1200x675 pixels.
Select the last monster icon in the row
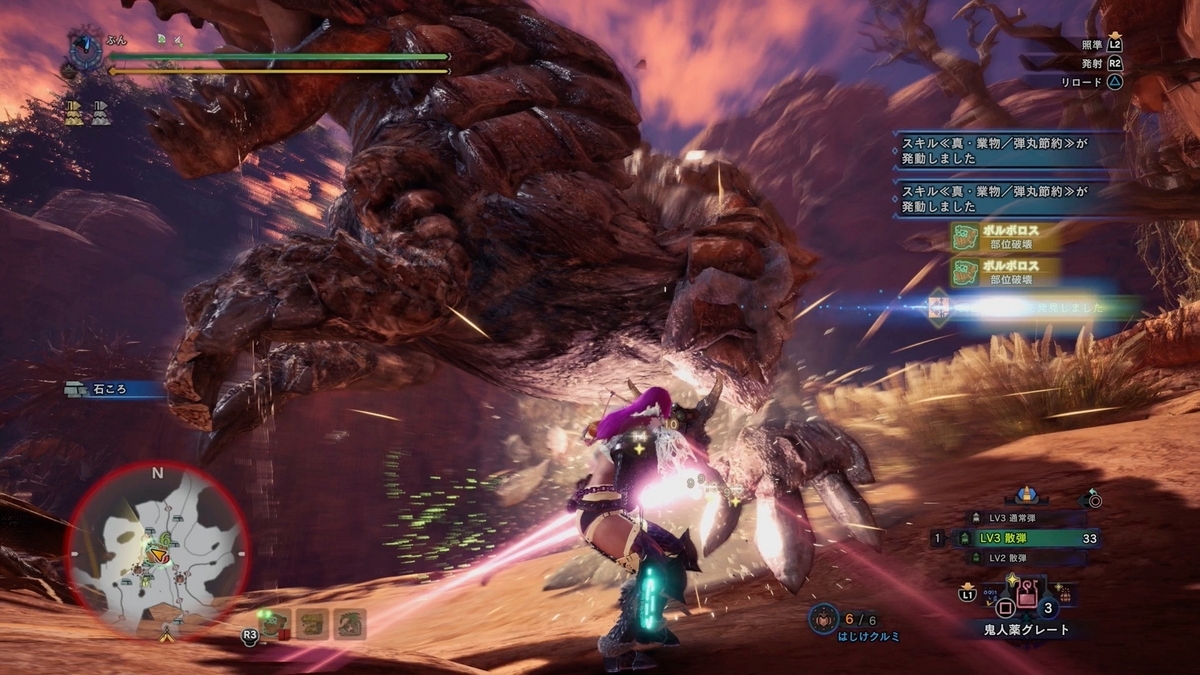(348, 624)
